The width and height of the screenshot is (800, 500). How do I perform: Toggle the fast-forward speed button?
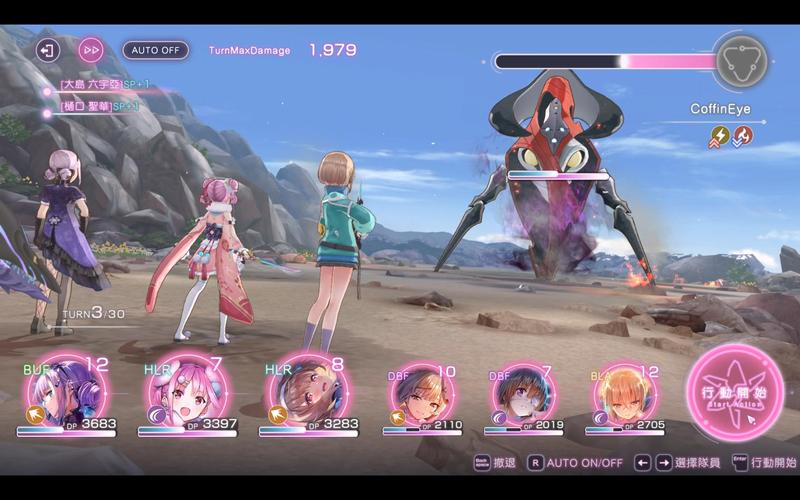click(91, 49)
